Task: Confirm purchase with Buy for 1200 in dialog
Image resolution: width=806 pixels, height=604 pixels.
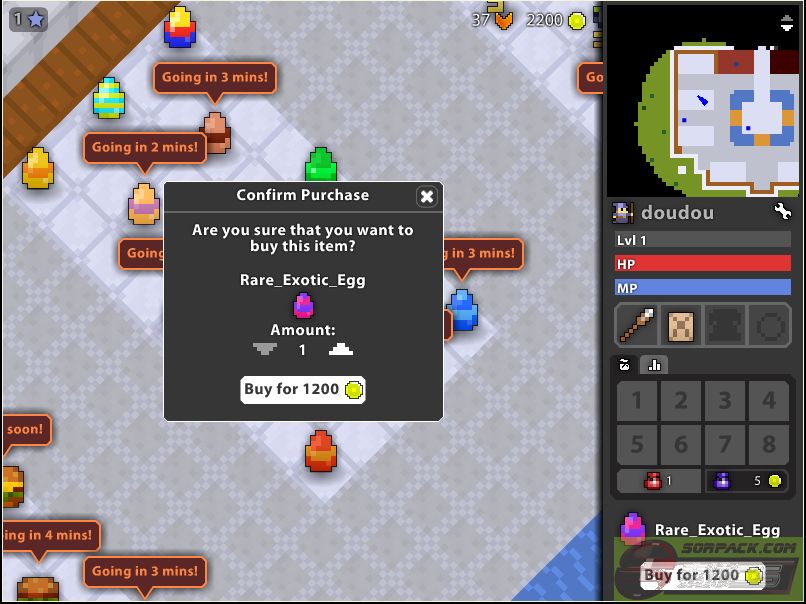Action: click(x=303, y=389)
